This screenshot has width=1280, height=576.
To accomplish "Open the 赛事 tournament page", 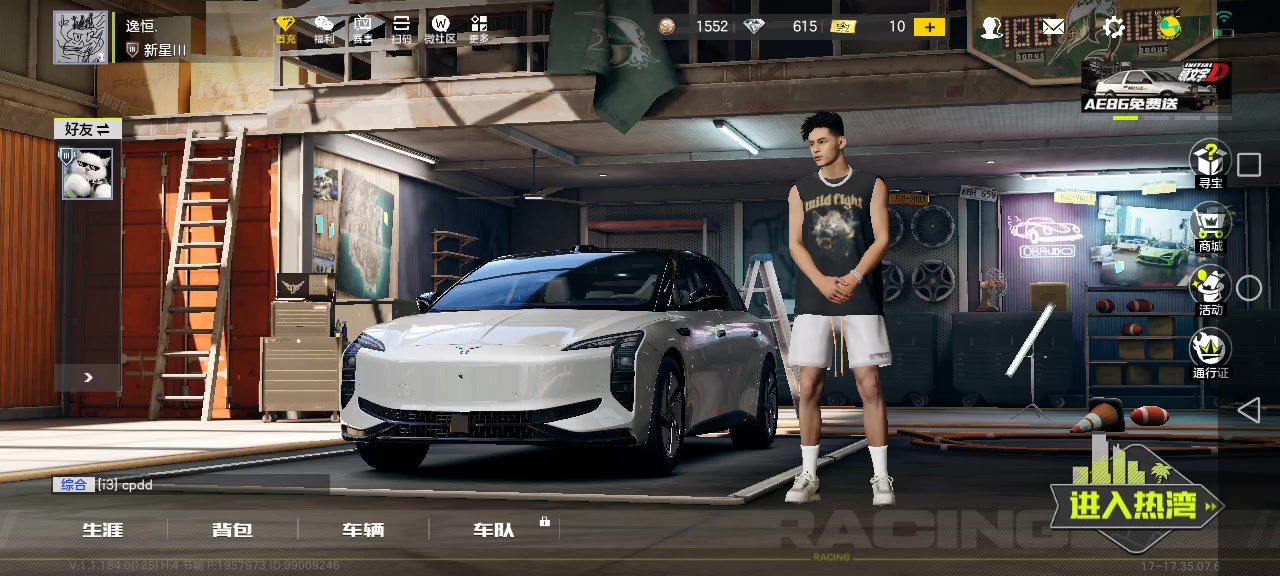I will (363, 28).
